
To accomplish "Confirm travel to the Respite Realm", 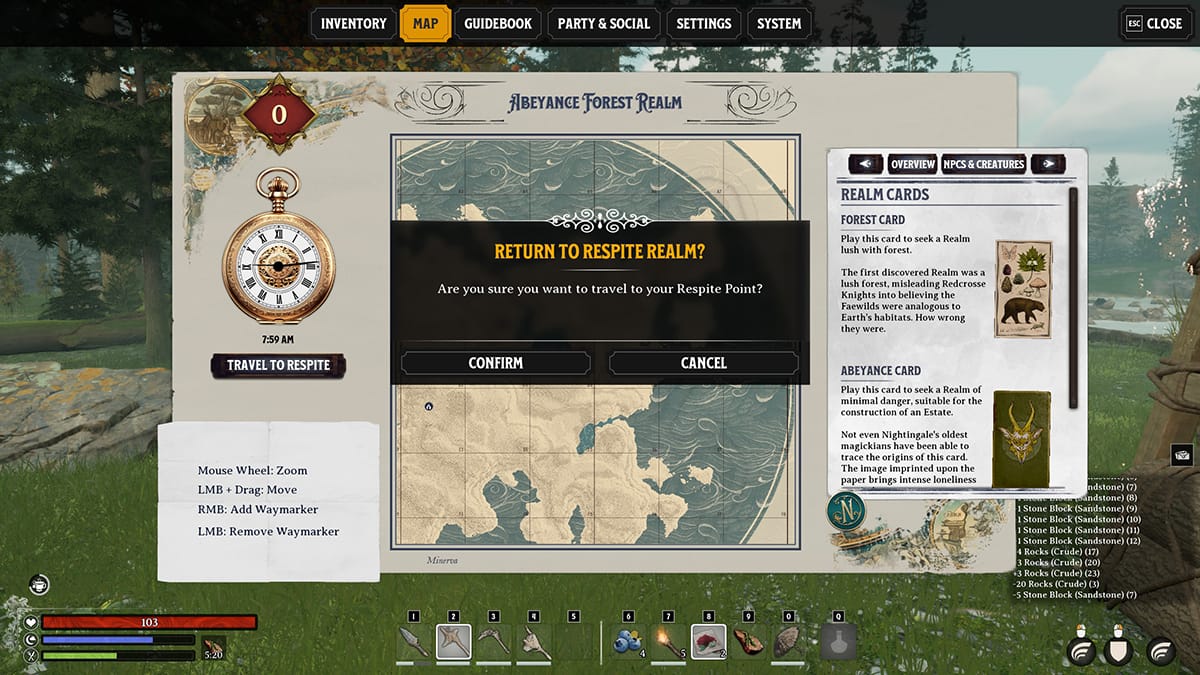I will (495, 363).
